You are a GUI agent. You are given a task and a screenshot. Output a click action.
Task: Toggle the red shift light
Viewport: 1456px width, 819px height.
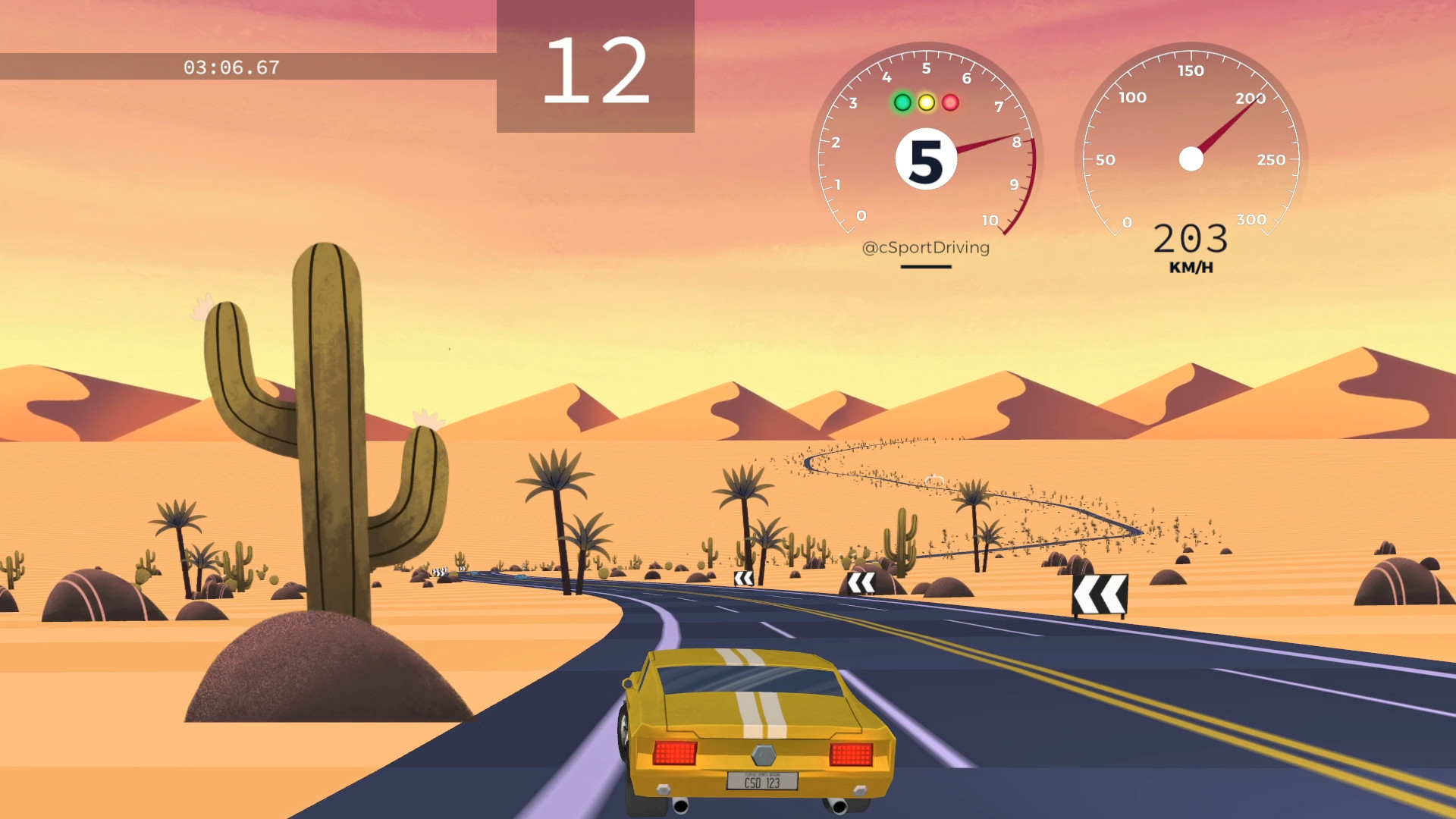(x=950, y=101)
